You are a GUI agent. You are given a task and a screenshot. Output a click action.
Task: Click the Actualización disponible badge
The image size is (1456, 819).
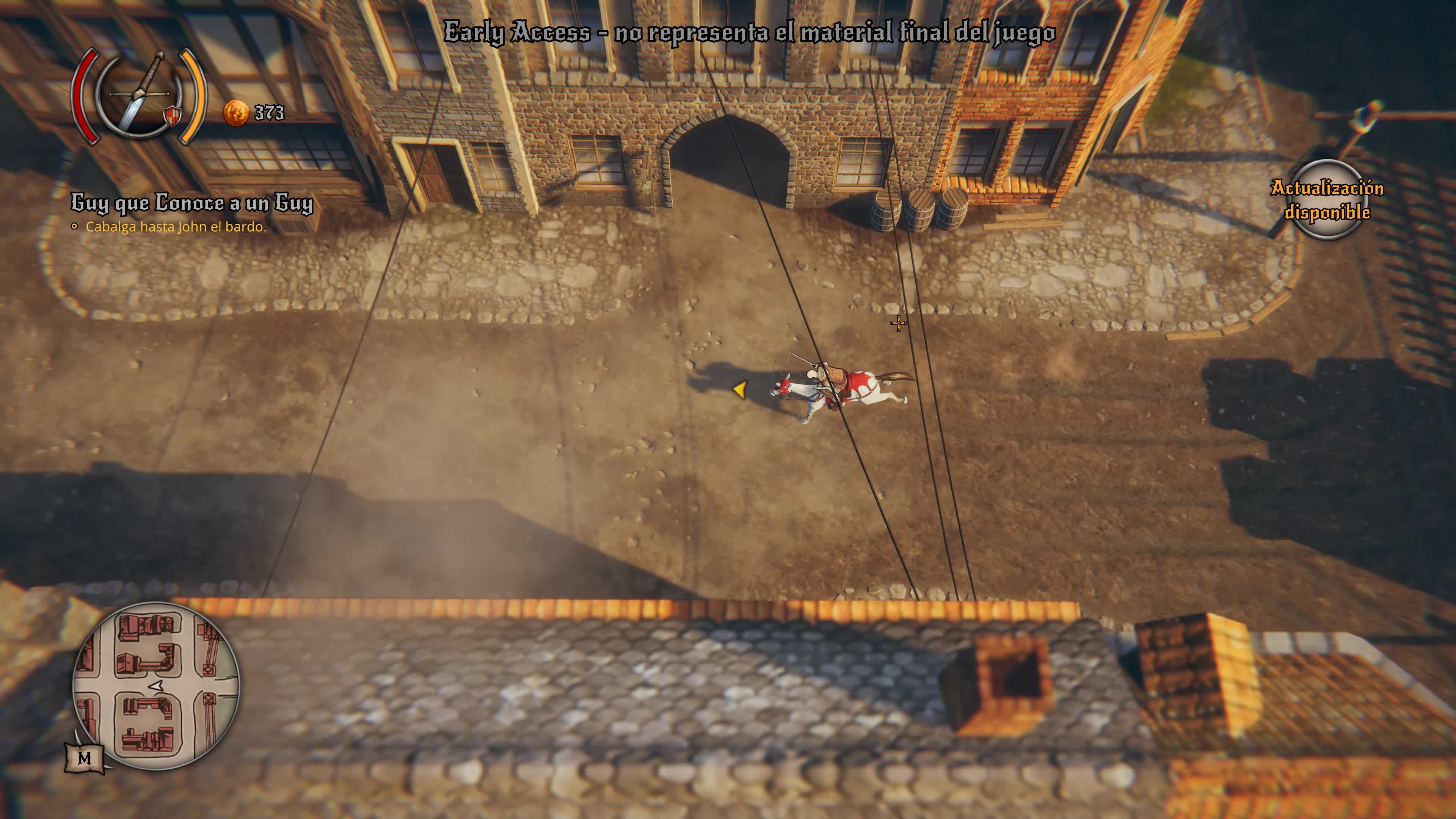(x=1327, y=199)
